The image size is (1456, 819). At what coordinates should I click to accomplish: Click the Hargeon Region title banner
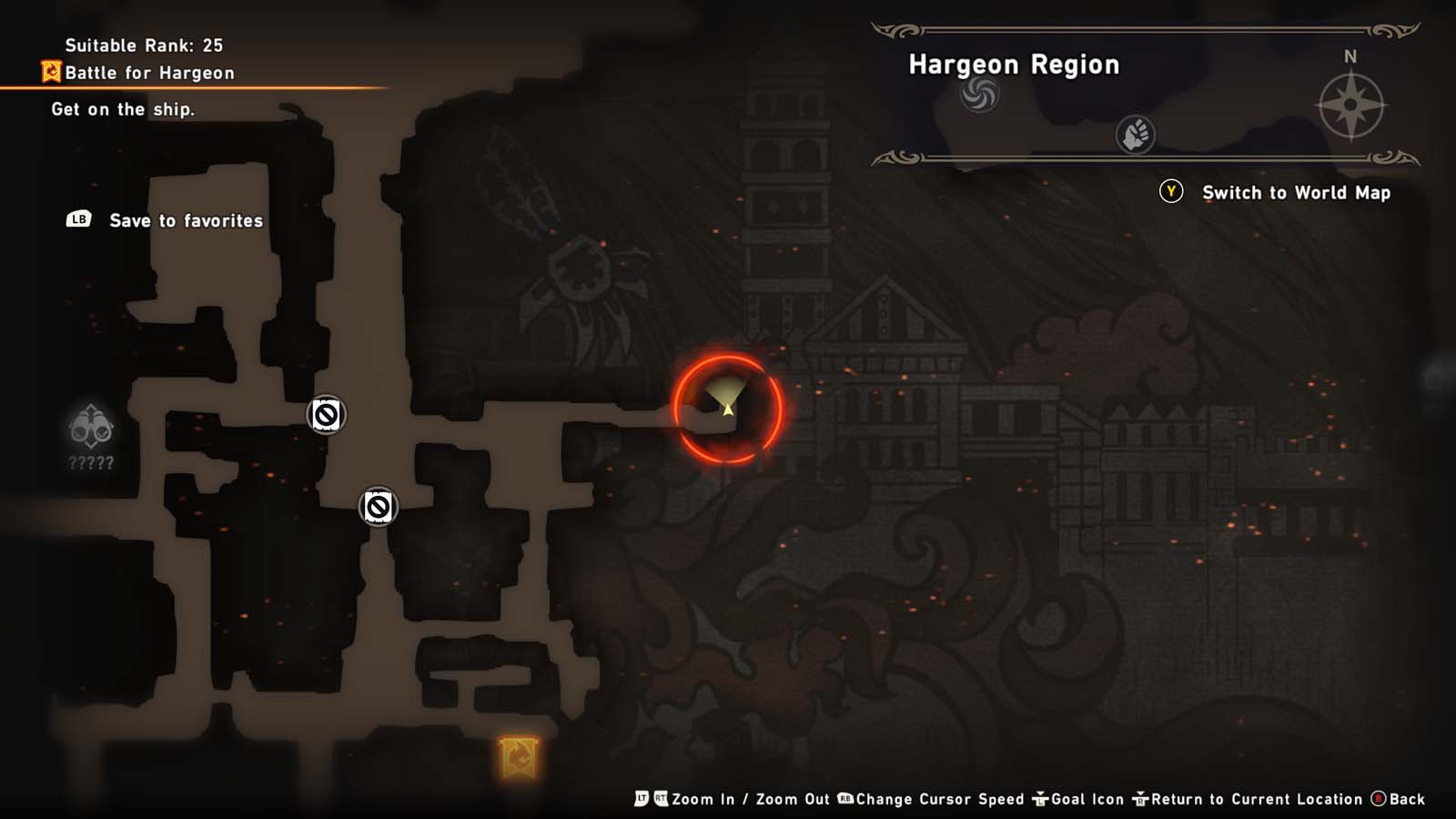pyautogui.click(x=1013, y=65)
